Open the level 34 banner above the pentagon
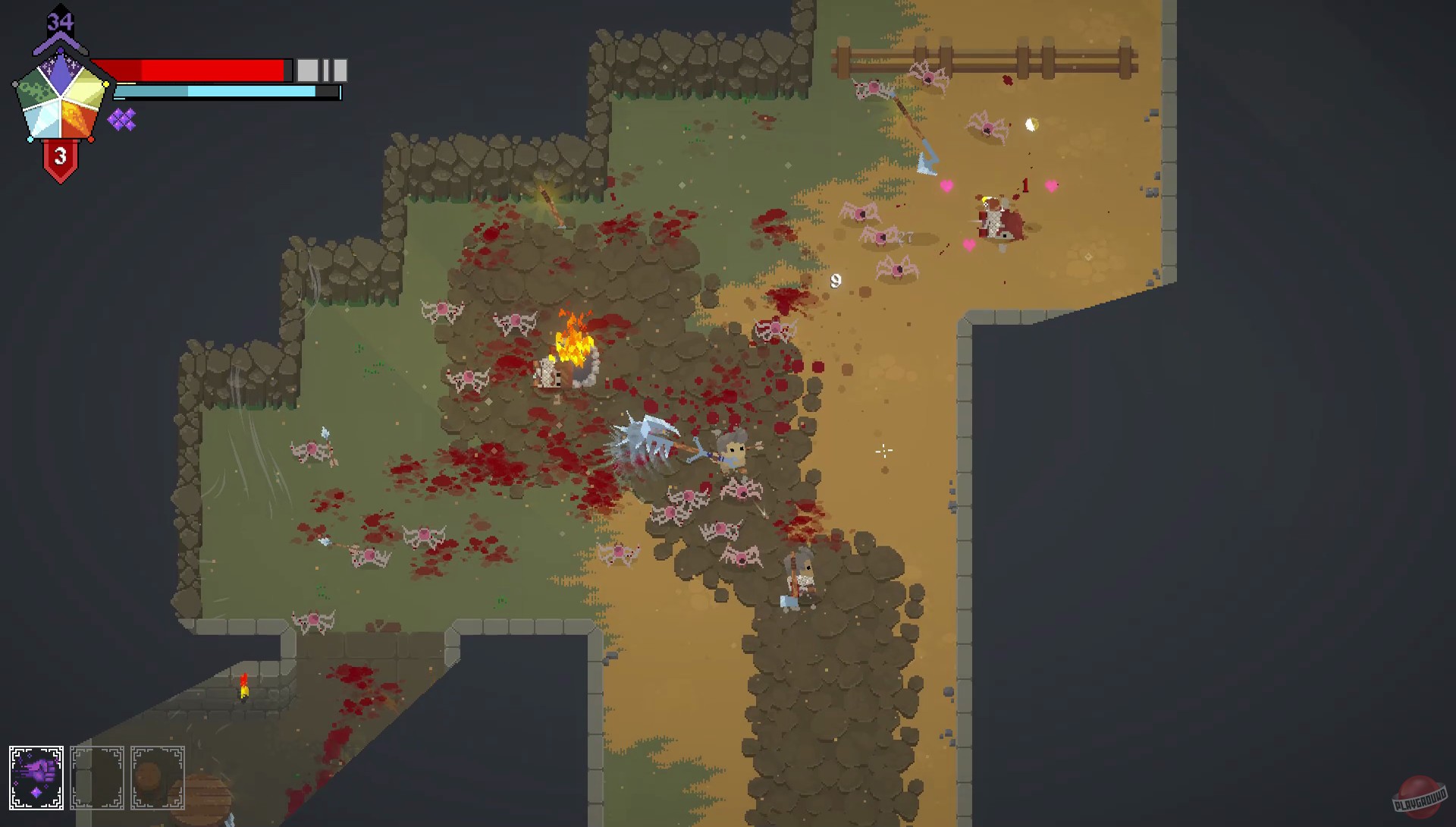 click(59, 21)
